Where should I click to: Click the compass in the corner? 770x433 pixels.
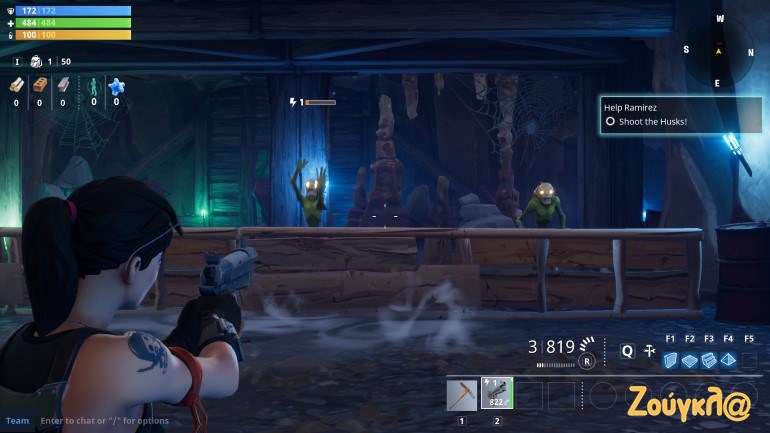(717, 50)
